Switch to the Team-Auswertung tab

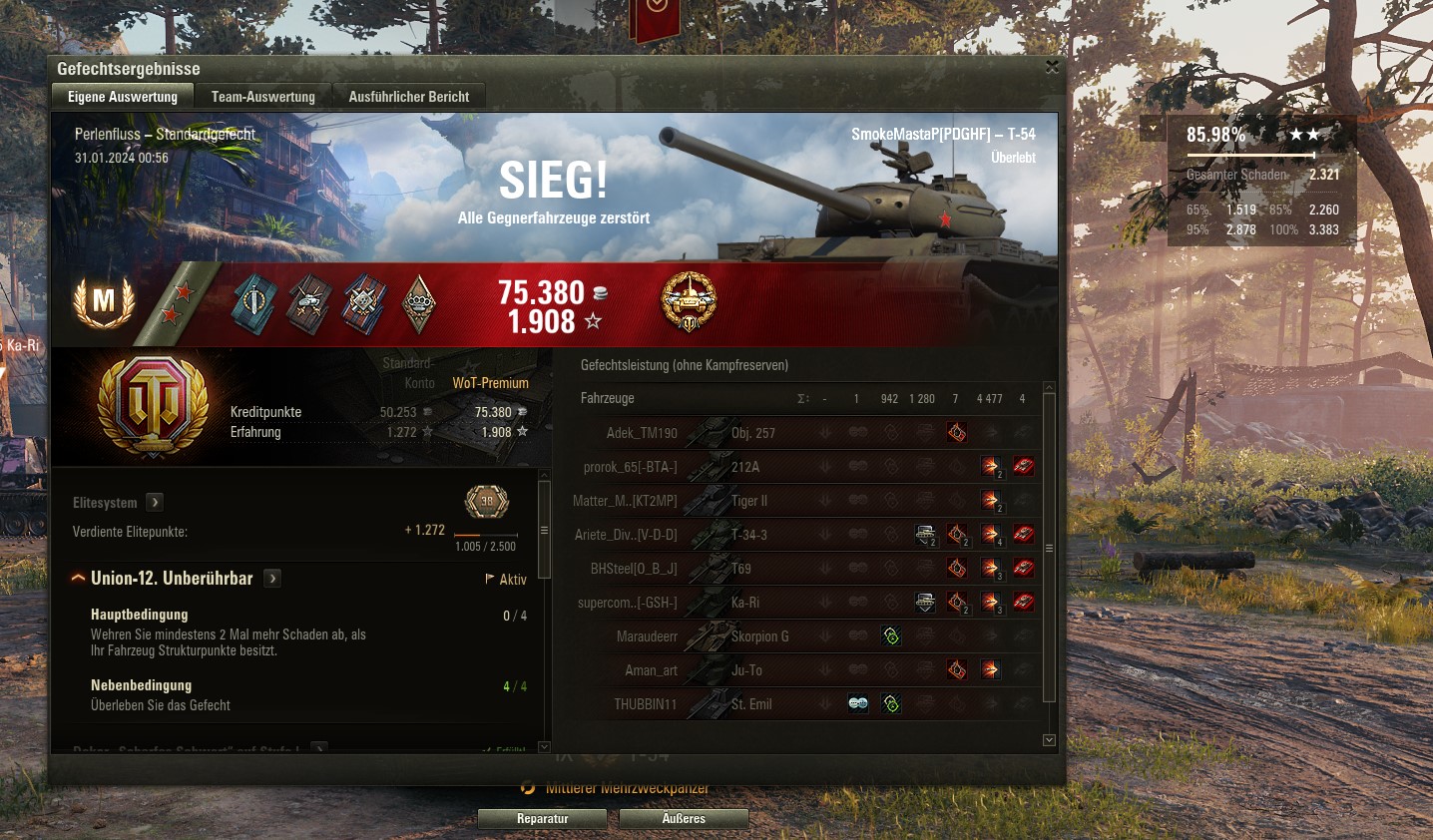click(261, 96)
